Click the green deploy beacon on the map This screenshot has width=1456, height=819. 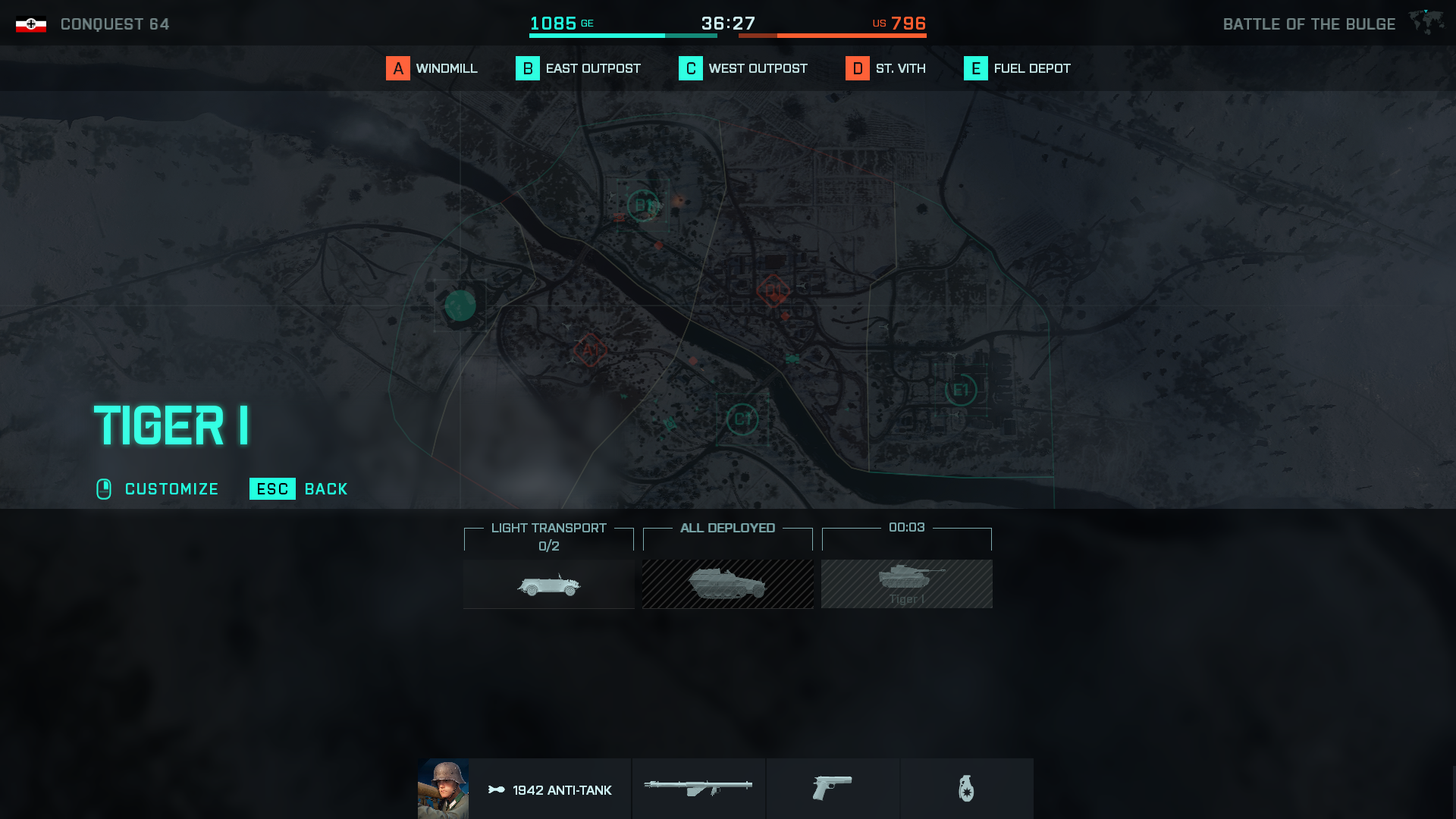460,305
